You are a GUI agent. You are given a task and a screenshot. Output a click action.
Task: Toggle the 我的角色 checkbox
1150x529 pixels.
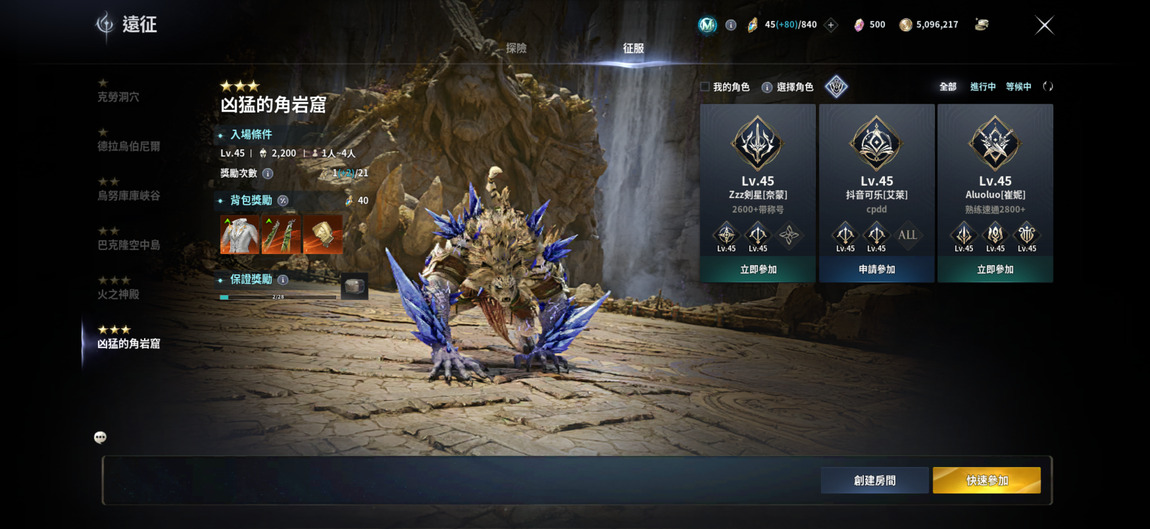[705, 87]
